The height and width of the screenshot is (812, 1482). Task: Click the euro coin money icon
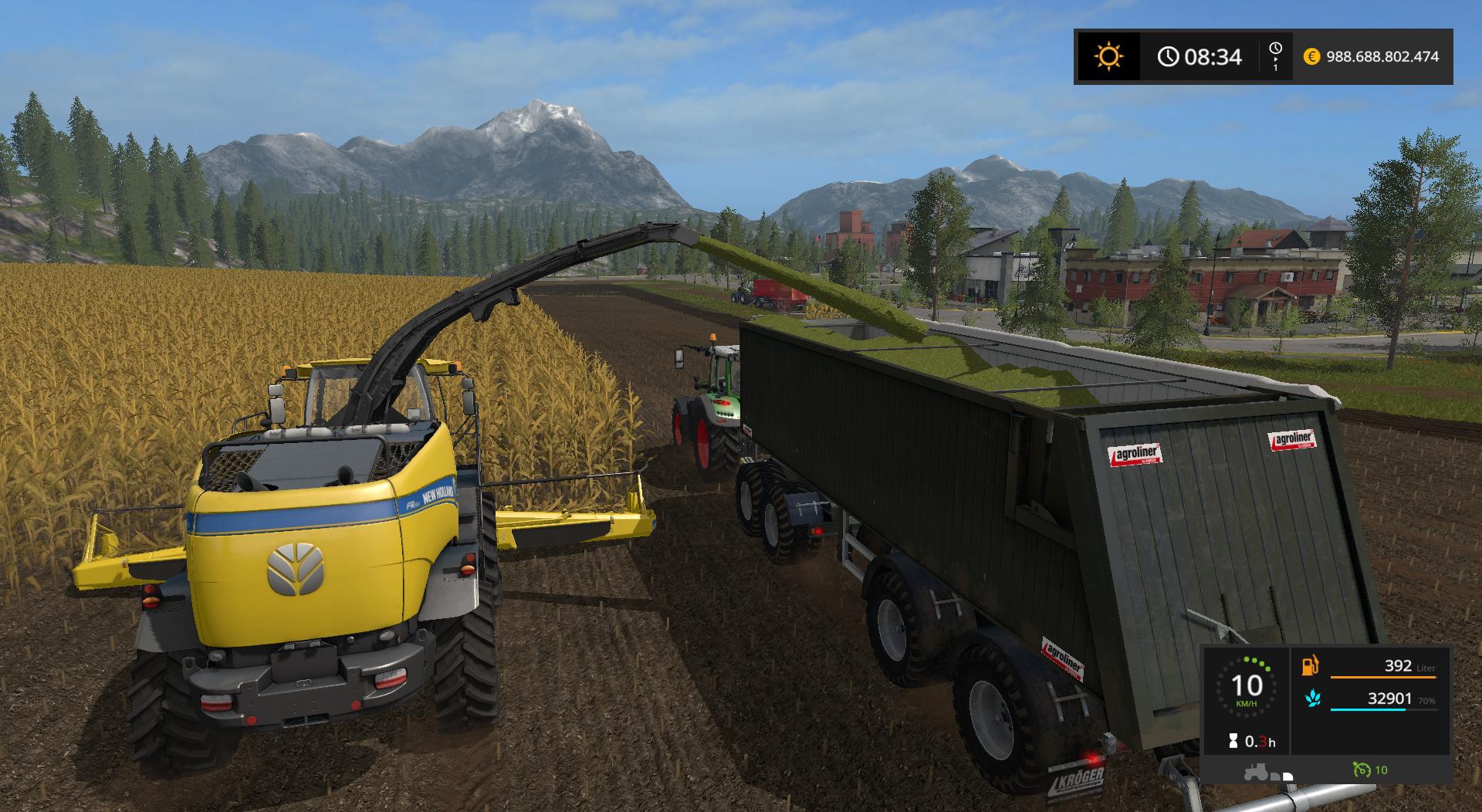[x=1311, y=56]
